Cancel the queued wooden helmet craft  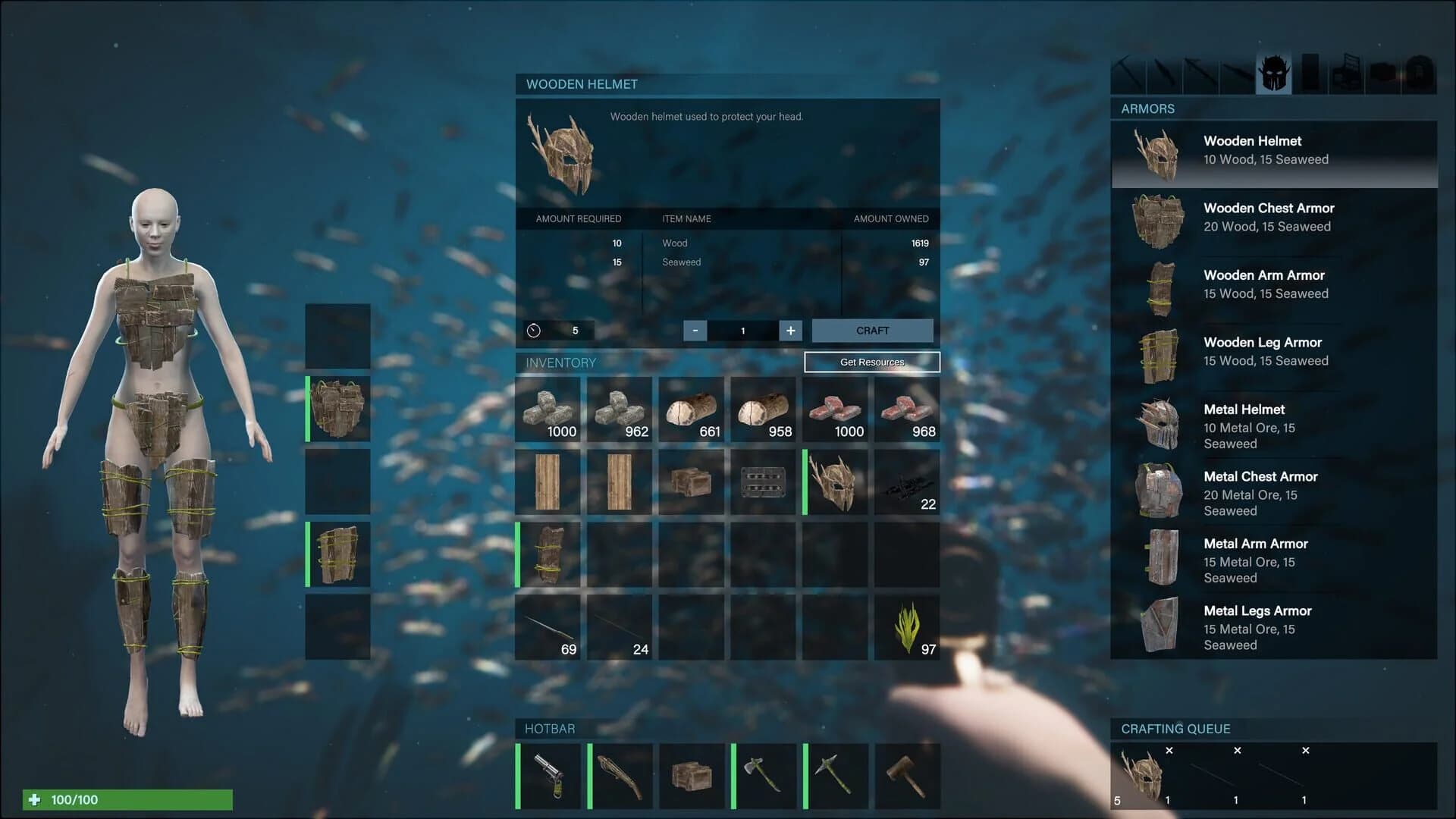[x=1169, y=751]
